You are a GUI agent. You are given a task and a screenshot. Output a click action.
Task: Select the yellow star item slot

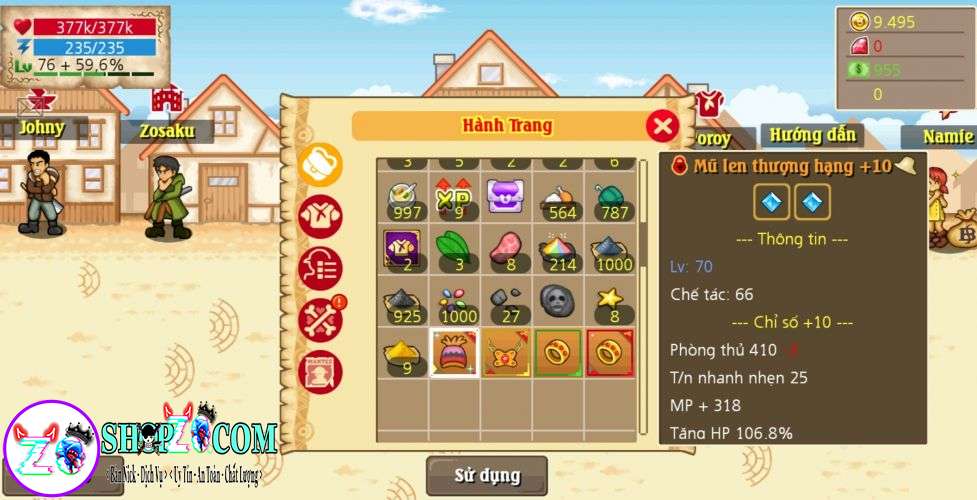(609, 301)
